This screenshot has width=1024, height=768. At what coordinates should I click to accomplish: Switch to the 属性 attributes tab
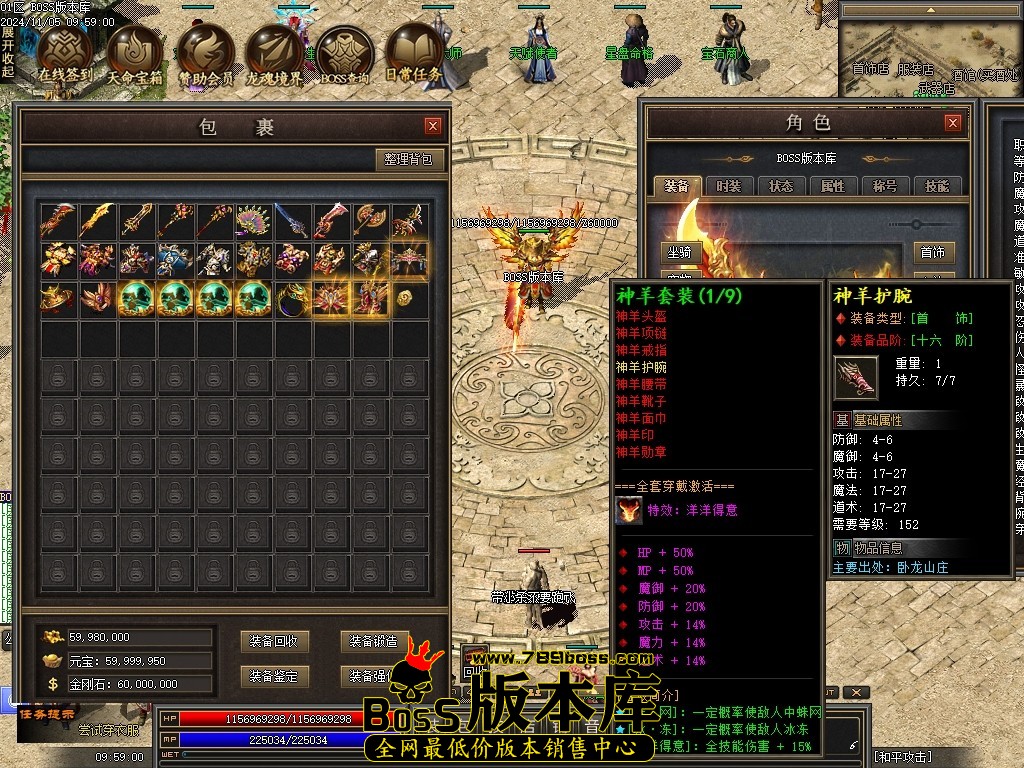(x=833, y=186)
